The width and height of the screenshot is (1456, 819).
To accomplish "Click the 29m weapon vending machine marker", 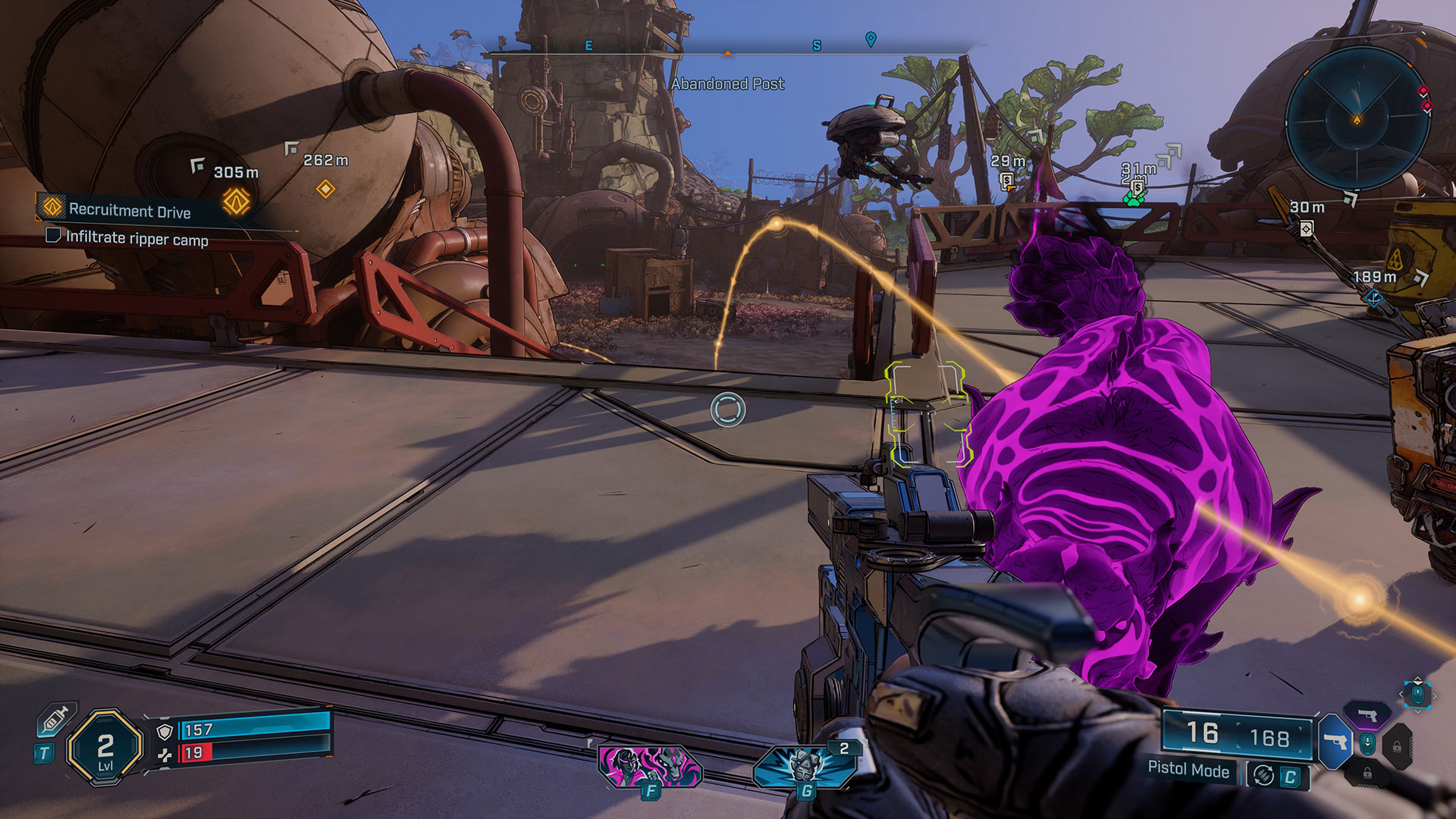I will [x=1007, y=180].
